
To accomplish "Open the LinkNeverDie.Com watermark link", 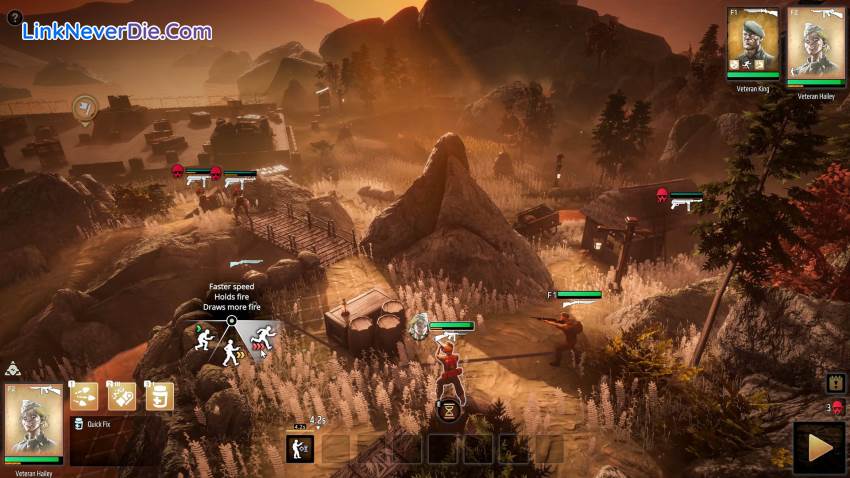I will tap(117, 31).
